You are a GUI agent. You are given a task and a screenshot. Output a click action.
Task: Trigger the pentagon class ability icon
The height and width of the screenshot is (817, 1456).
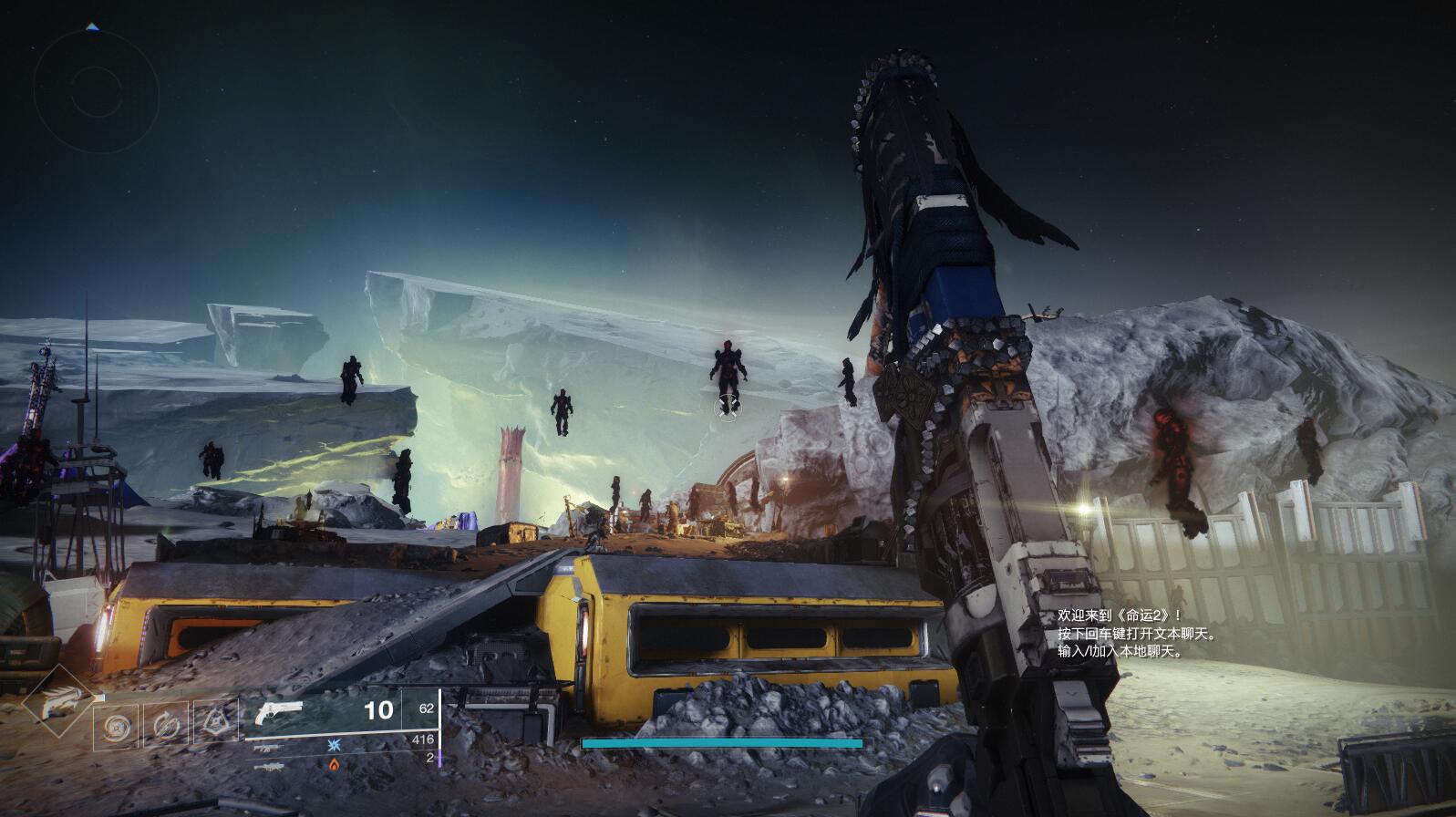[216, 725]
